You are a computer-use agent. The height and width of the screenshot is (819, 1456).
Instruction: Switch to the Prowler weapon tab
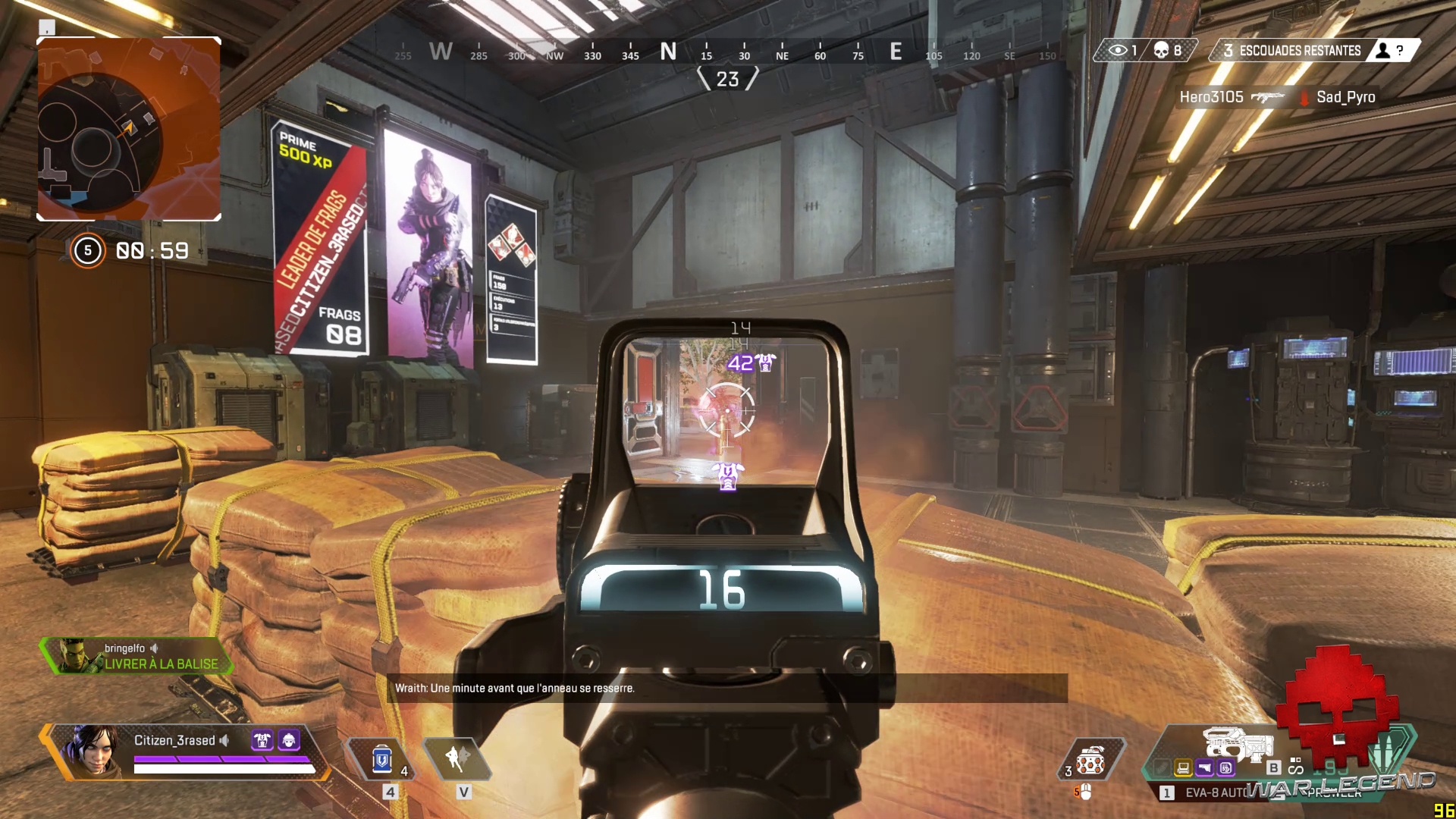click(1335, 793)
